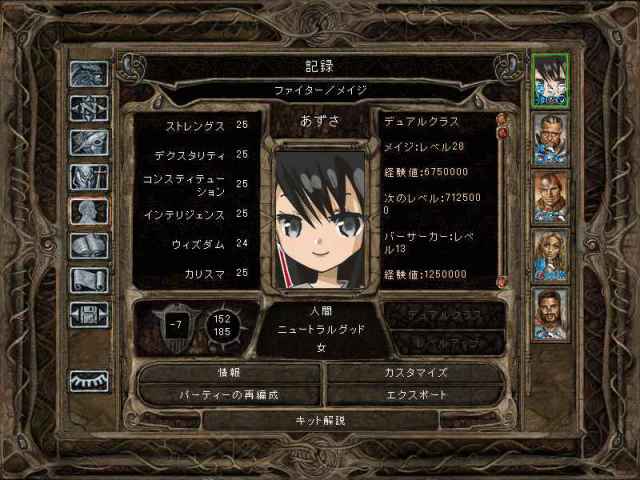Click the カスタマイズ (Customize) button
The width and height of the screenshot is (640, 480).
[x=414, y=372]
